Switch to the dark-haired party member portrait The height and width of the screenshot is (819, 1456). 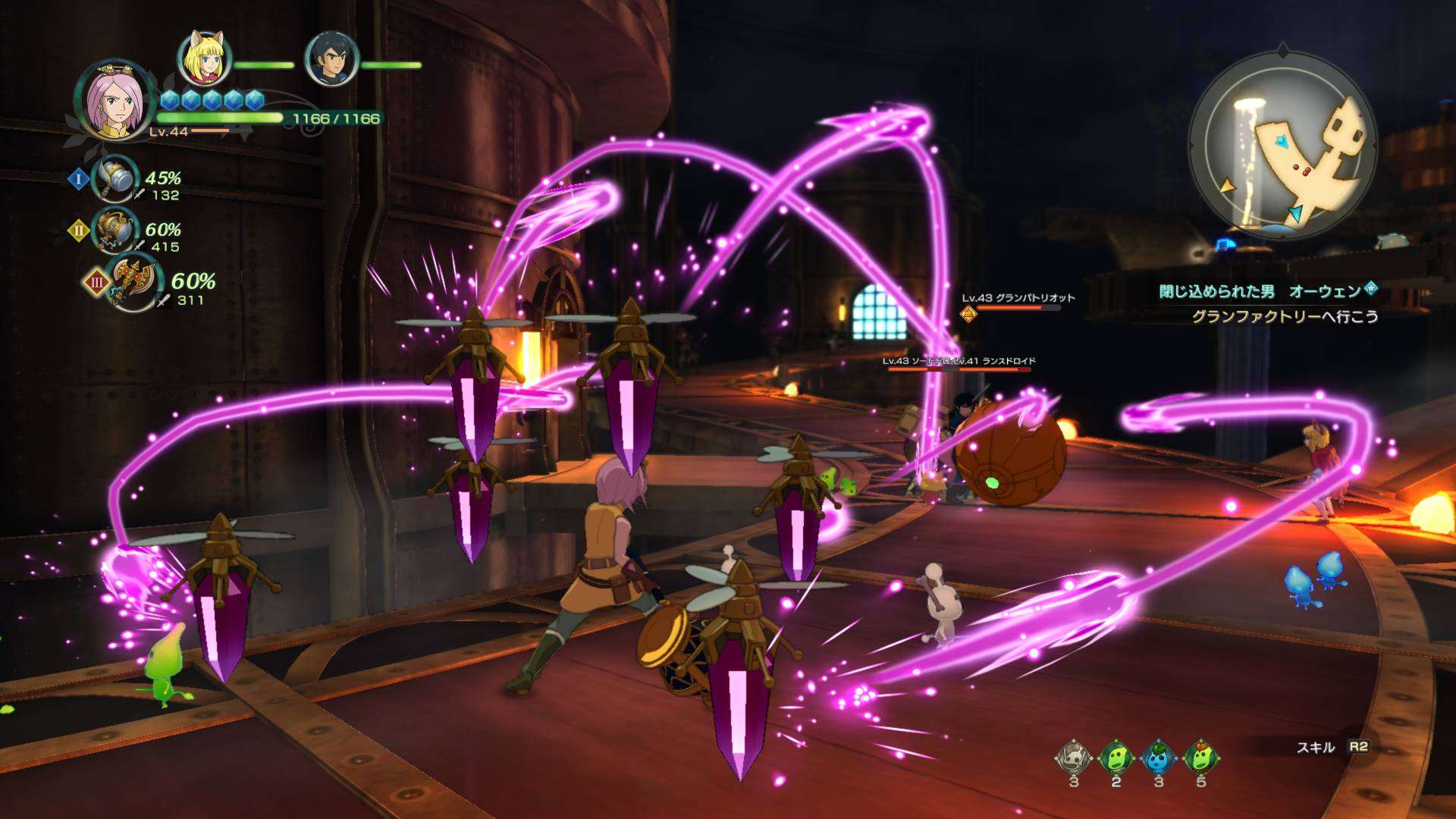click(331, 58)
